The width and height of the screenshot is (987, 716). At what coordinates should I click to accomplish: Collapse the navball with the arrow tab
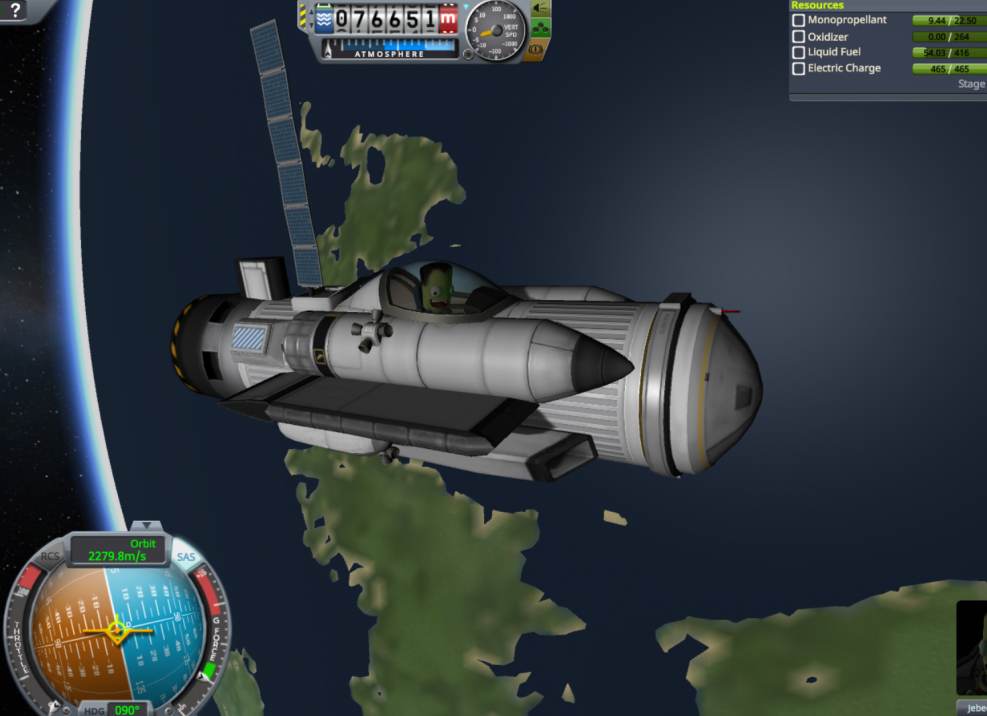146,525
